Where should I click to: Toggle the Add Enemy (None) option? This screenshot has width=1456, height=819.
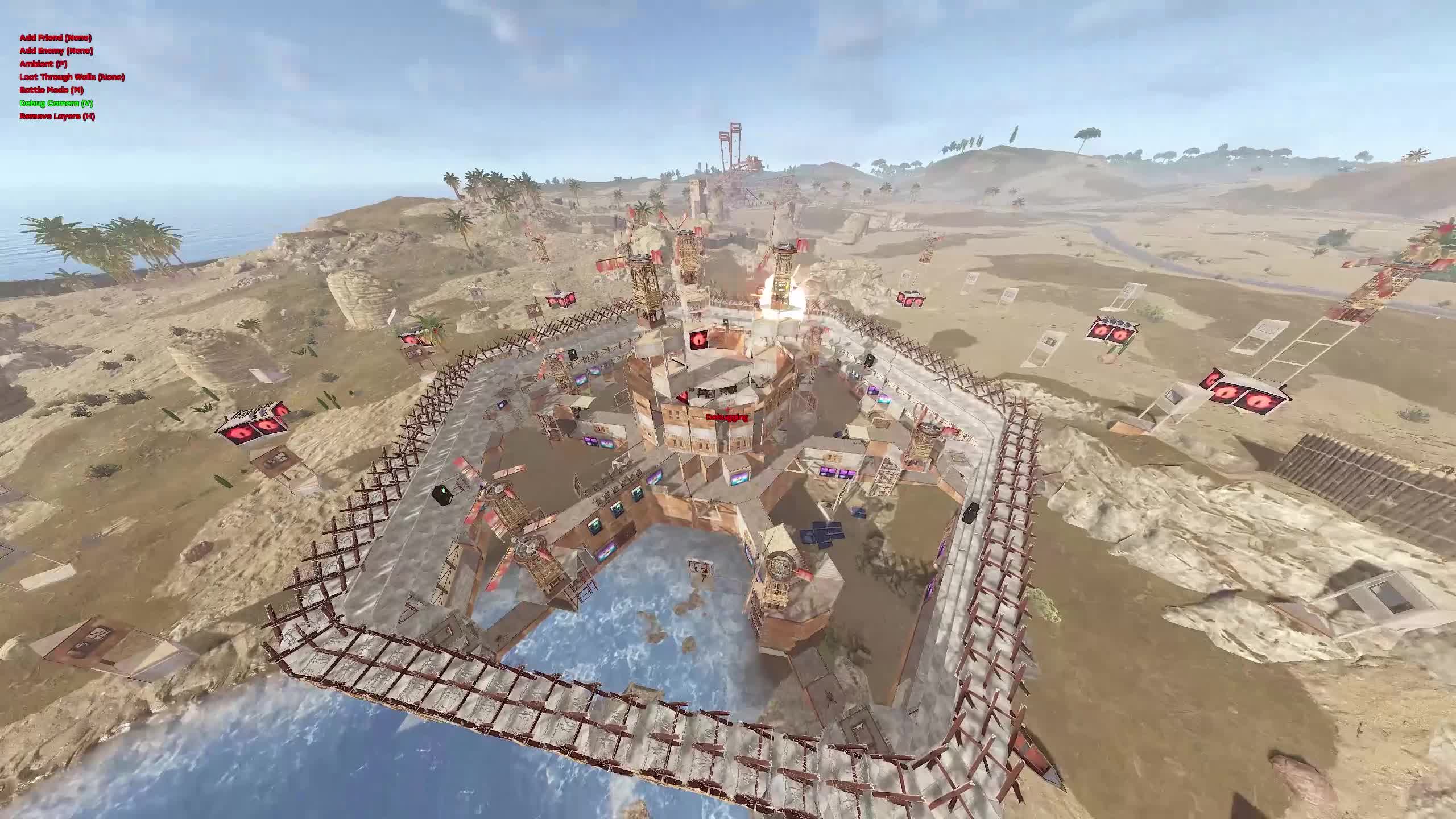point(57,52)
